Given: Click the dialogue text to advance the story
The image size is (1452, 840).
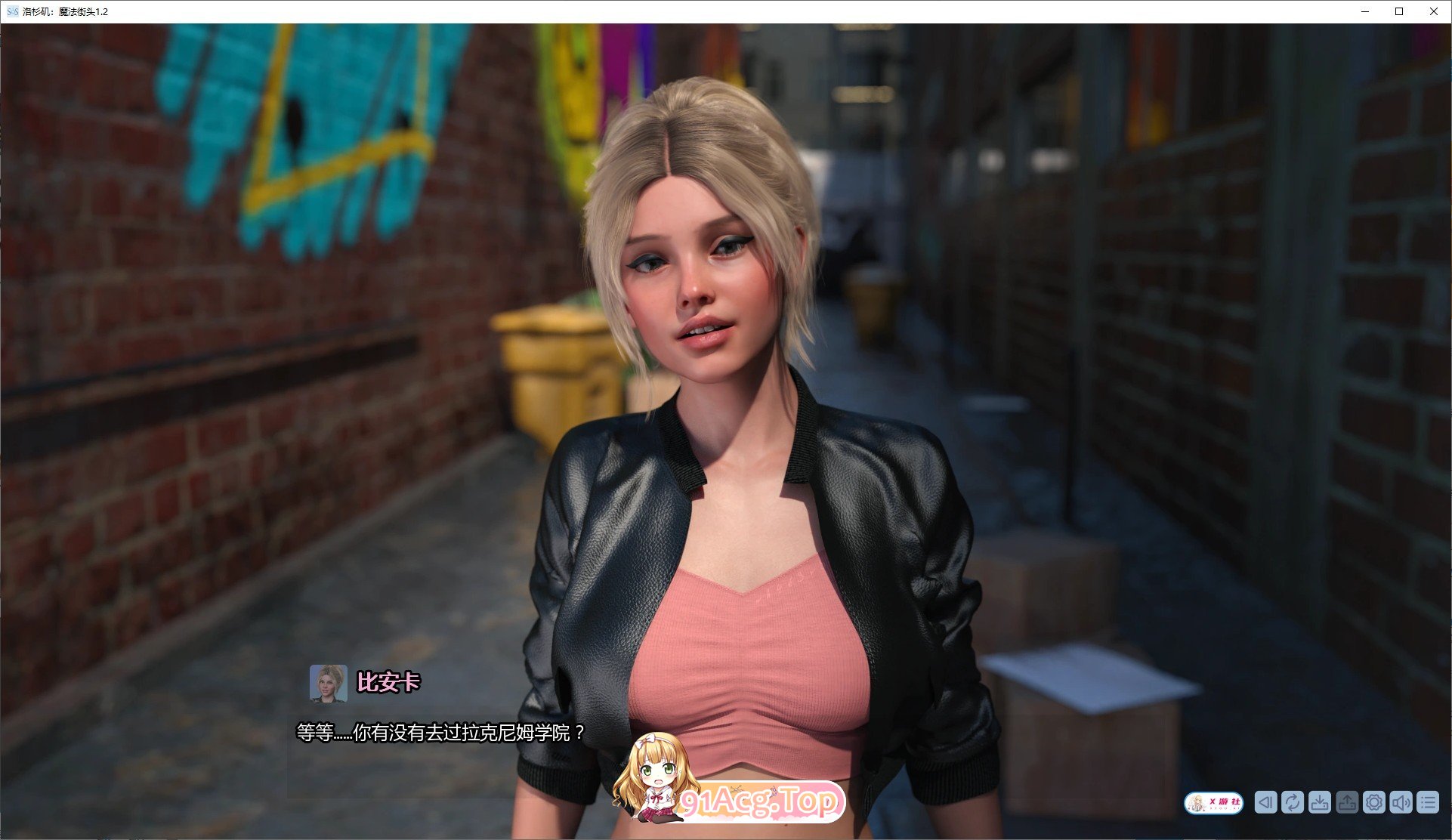Looking at the screenshot, I should (438, 731).
